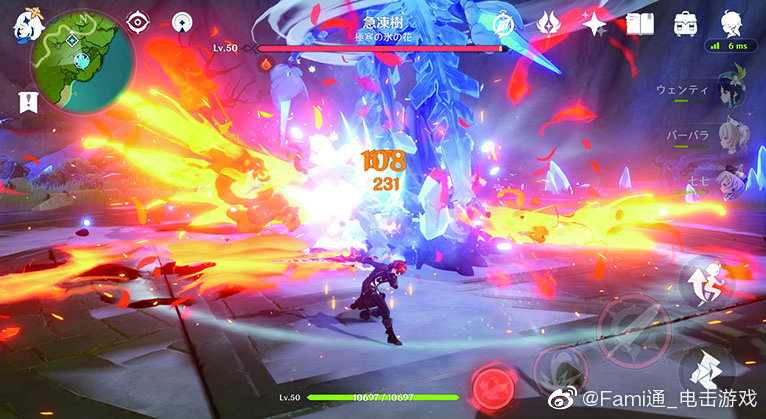Open the compass events icon
The height and width of the screenshot is (419, 766).
click(505, 23)
